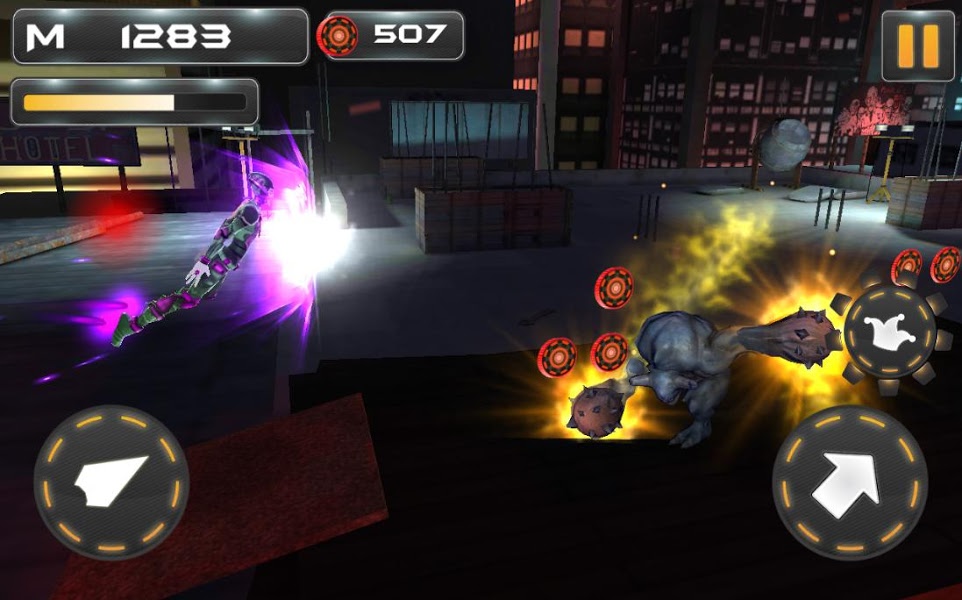This screenshot has height=600, width=962.
Task: Pause the game with the orange button
Action: (917, 45)
